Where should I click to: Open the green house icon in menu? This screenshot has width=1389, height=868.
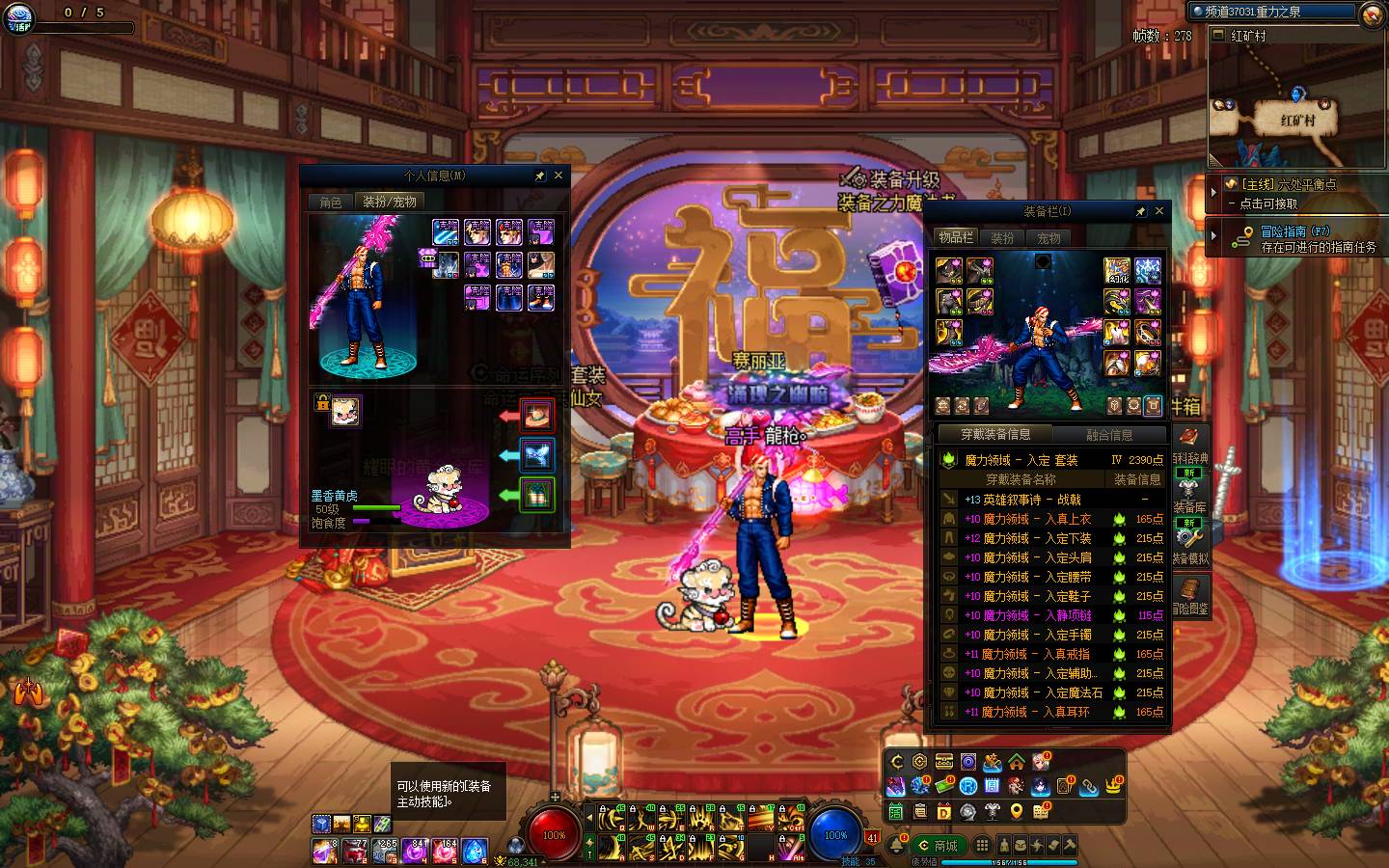(1017, 762)
